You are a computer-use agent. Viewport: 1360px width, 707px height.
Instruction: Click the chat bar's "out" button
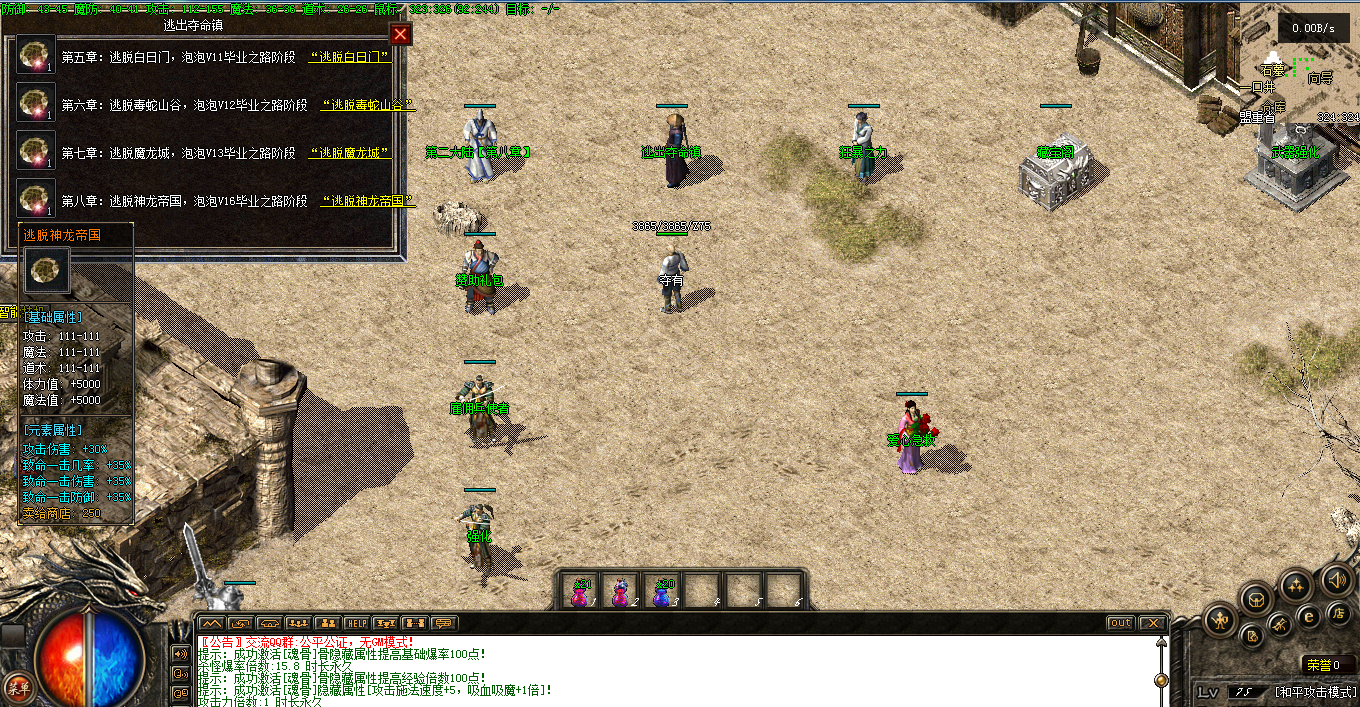coord(1120,623)
